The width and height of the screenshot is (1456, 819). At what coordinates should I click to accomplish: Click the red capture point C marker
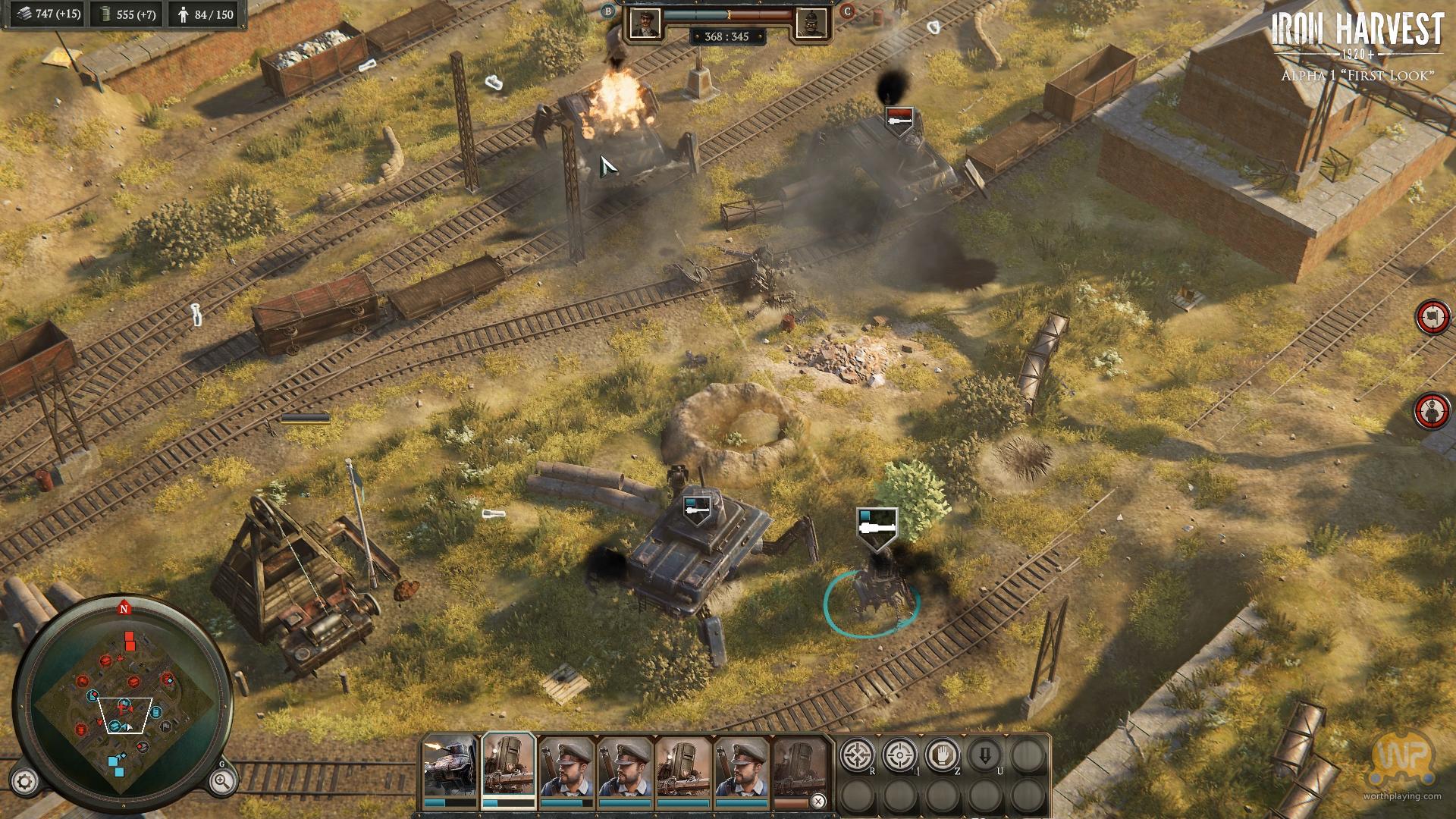(847, 11)
